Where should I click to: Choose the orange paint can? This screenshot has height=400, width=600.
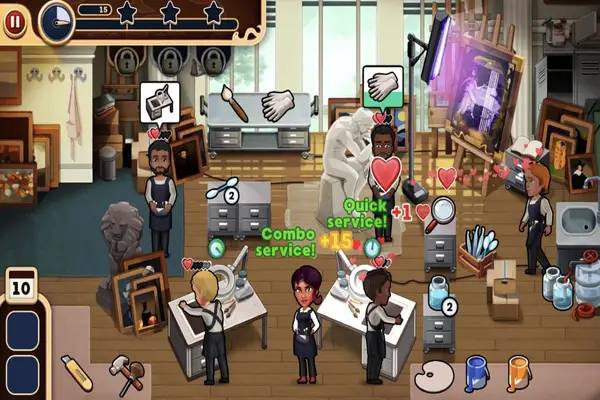[519, 373]
